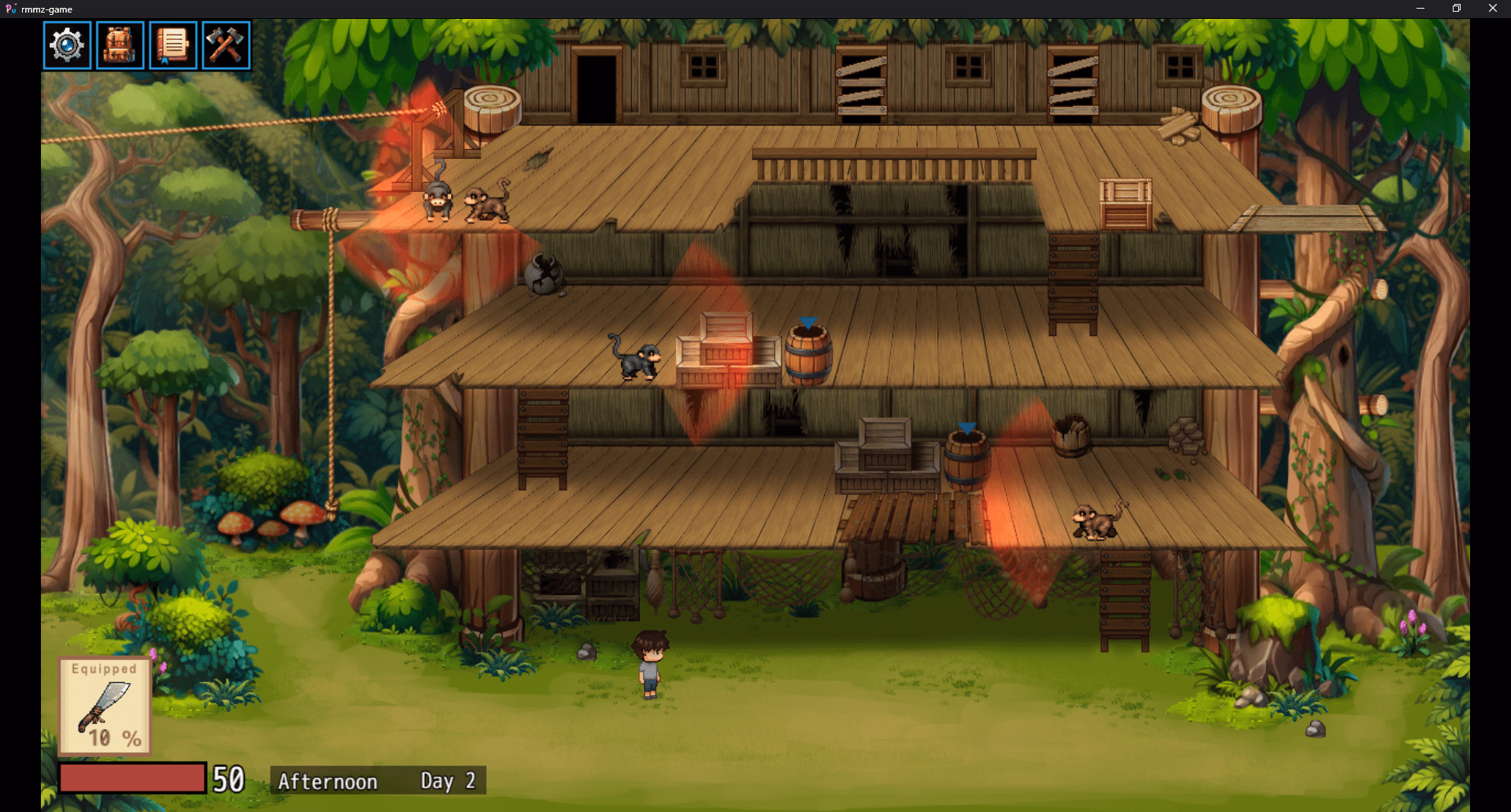Click the red health bar showing 50
1511x812 pixels.
pyautogui.click(x=134, y=776)
